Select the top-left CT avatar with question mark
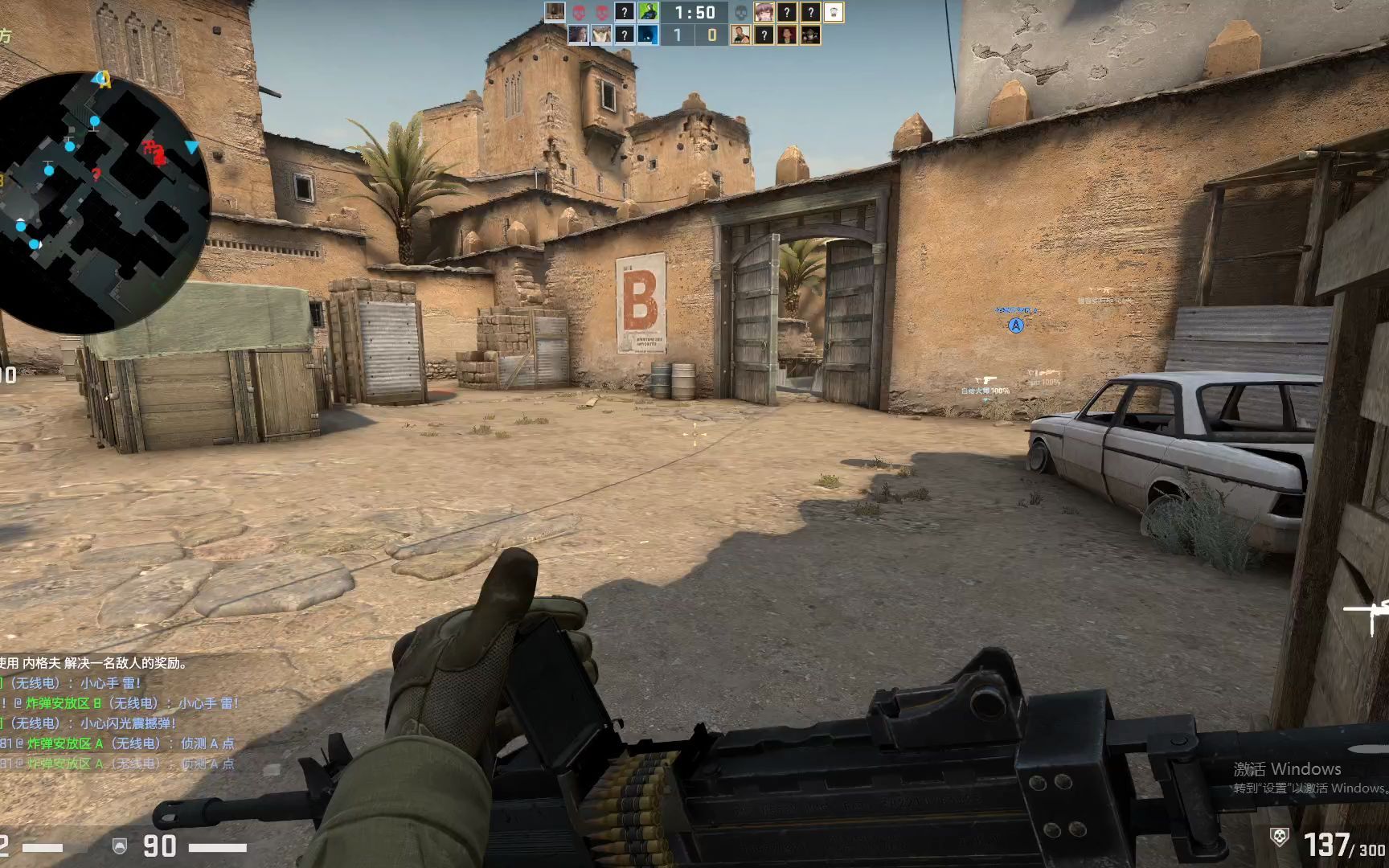Image resolution: width=1389 pixels, height=868 pixels. coord(625,11)
